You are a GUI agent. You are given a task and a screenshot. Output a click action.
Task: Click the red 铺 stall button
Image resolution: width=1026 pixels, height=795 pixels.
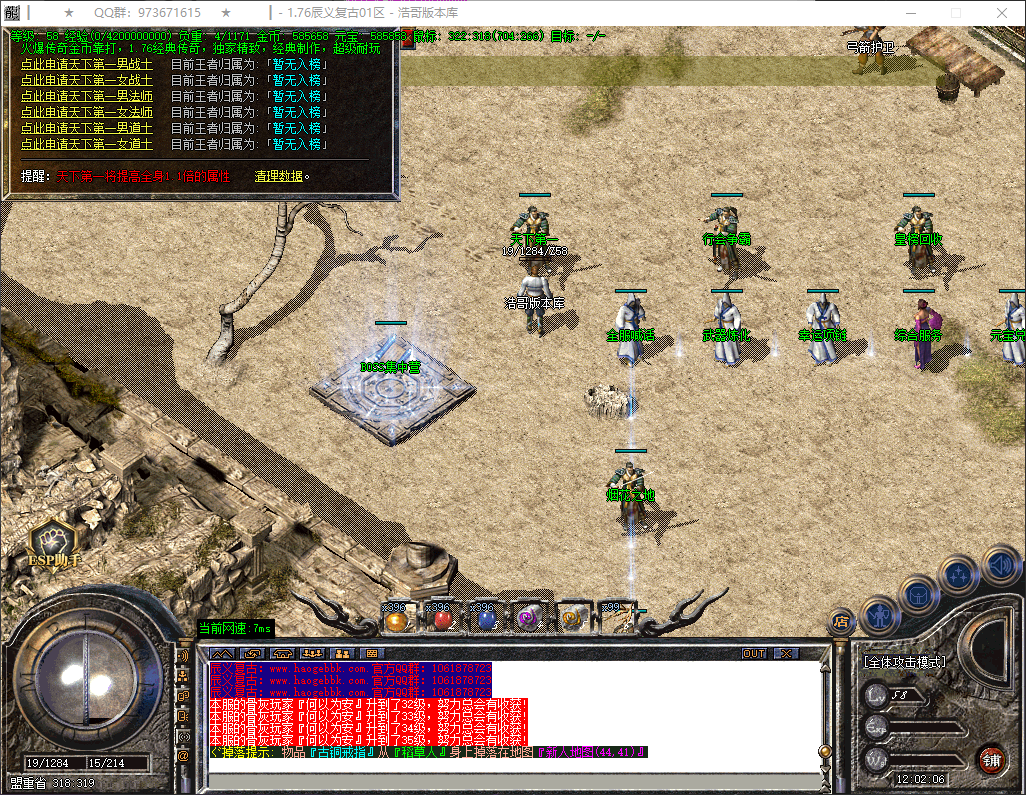(x=992, y=758)
